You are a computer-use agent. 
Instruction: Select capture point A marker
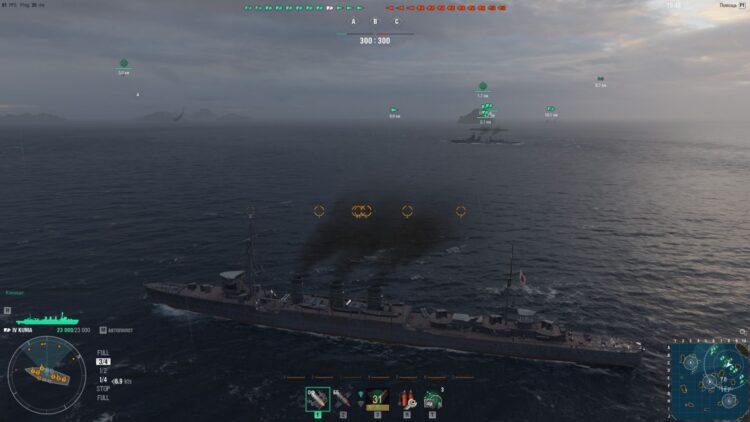(x=353, y=21)
